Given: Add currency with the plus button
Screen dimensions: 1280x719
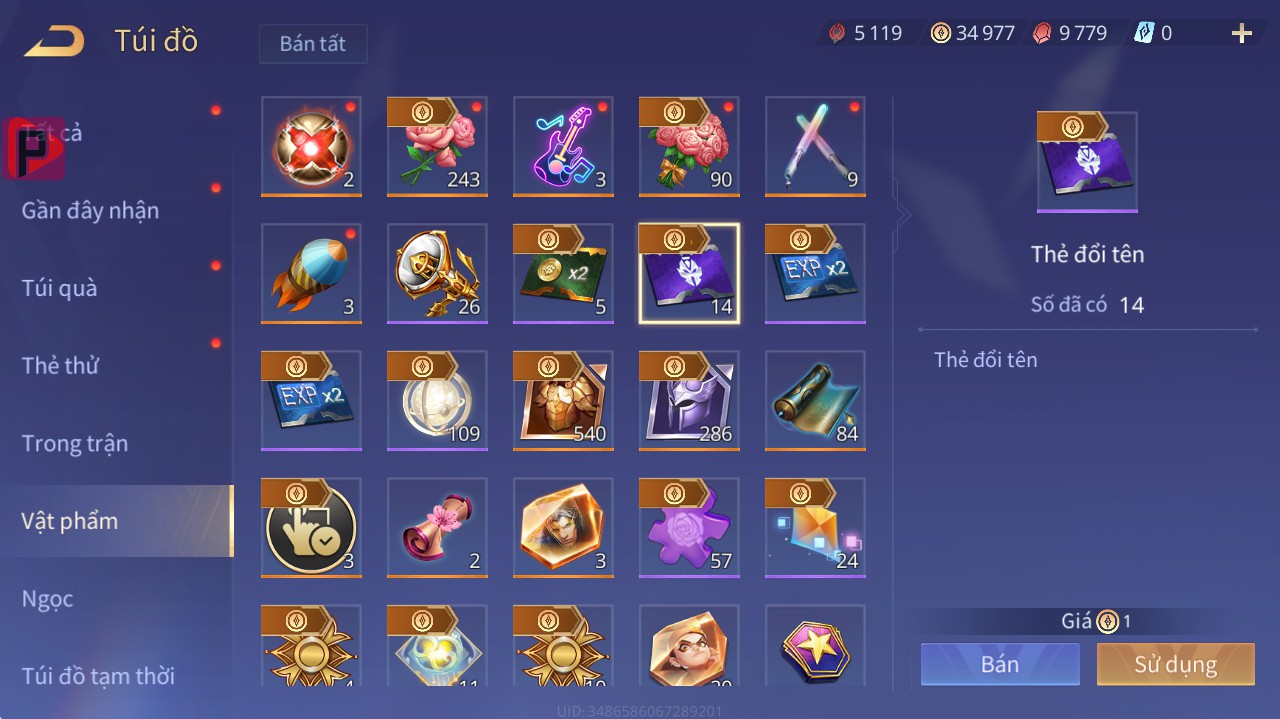Looking at the screenshot, I should [x=1241, y=34].
